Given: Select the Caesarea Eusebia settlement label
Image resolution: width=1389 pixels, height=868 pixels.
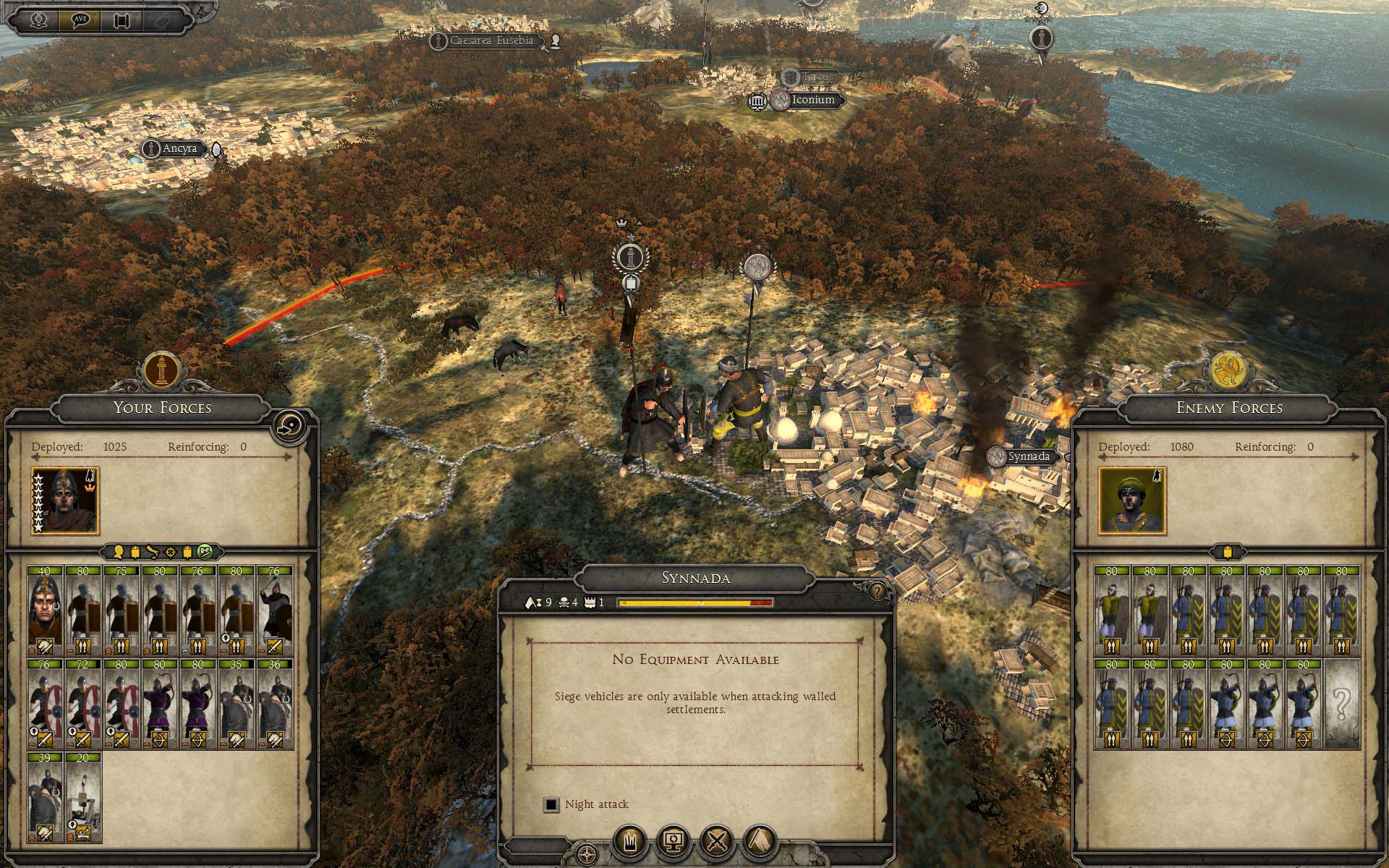Looking at the screenshot, I should [491, 41].
